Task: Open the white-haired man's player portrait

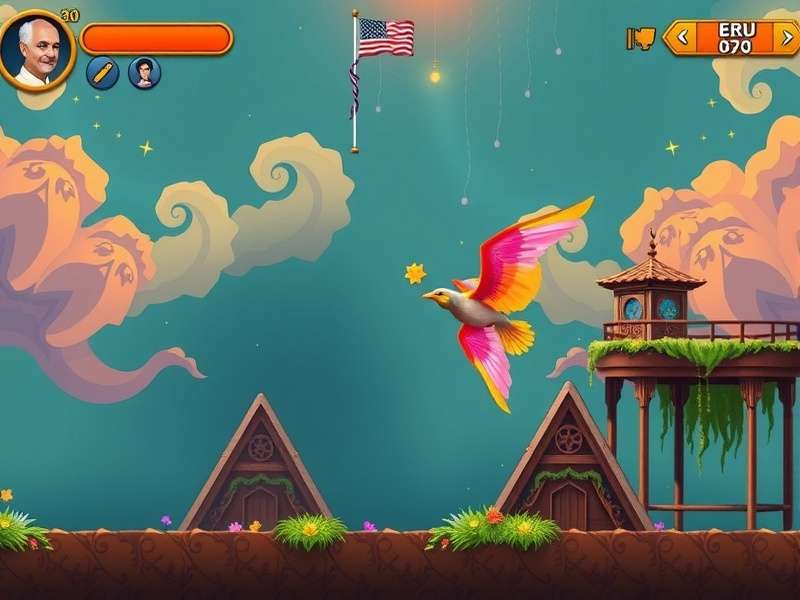Action: point(37,50)
